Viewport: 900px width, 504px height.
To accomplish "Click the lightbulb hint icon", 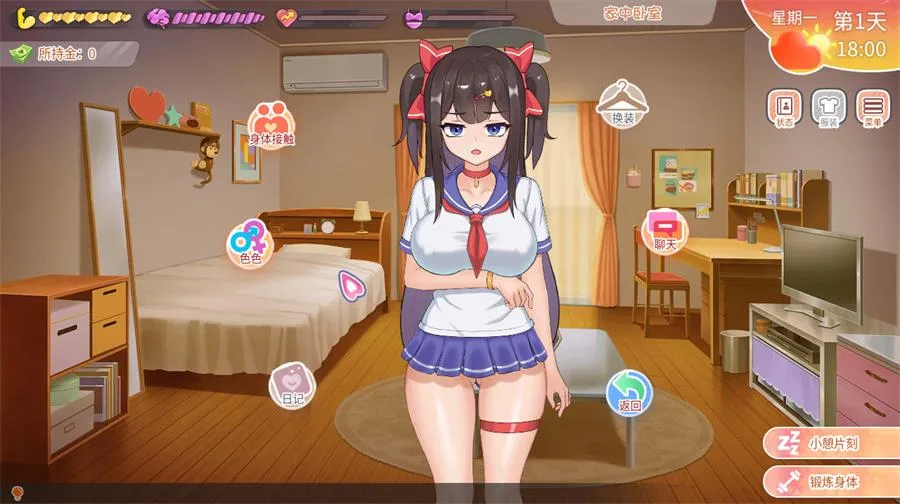I will click(16, 493).
